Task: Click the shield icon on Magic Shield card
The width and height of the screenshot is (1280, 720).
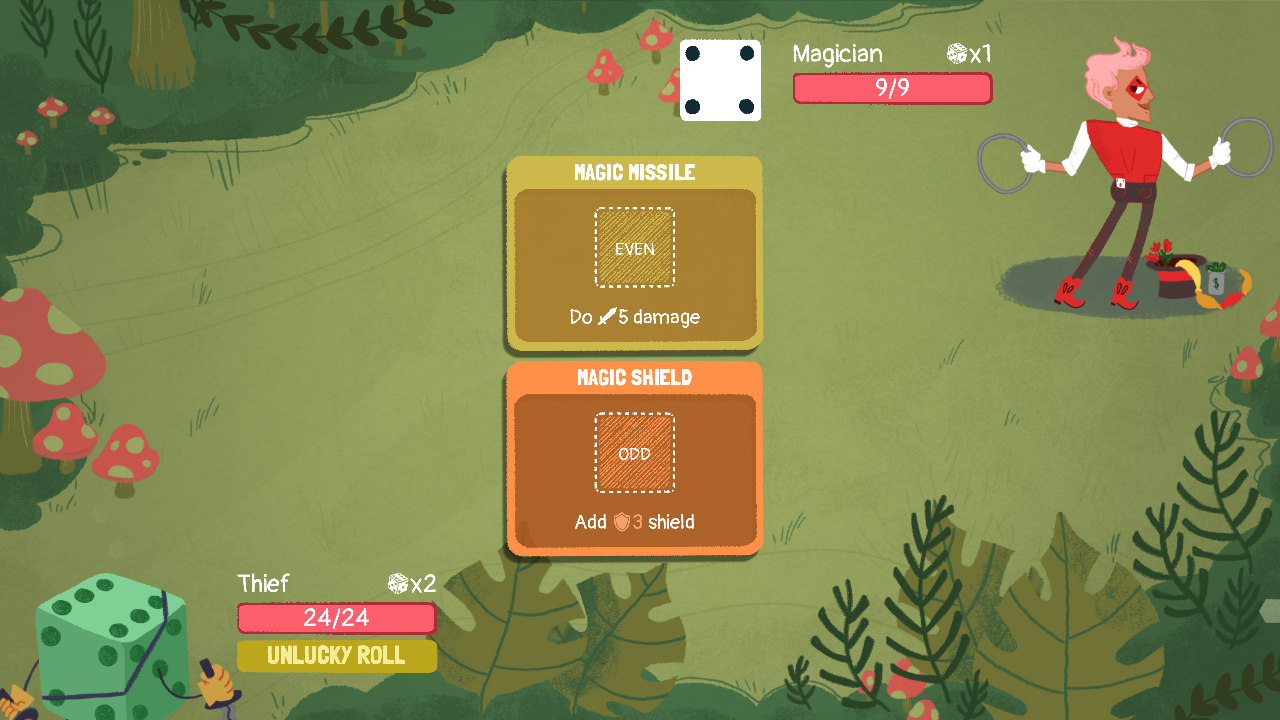Action: tap(618, 522)
